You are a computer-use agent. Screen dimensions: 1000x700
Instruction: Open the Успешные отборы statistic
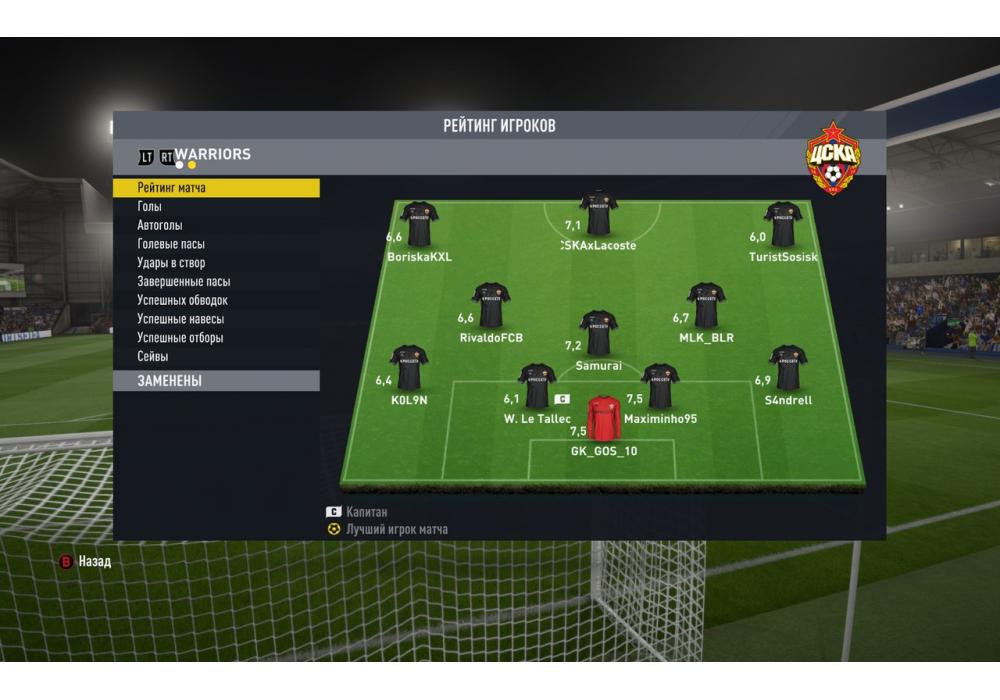[x=180, y=338]
